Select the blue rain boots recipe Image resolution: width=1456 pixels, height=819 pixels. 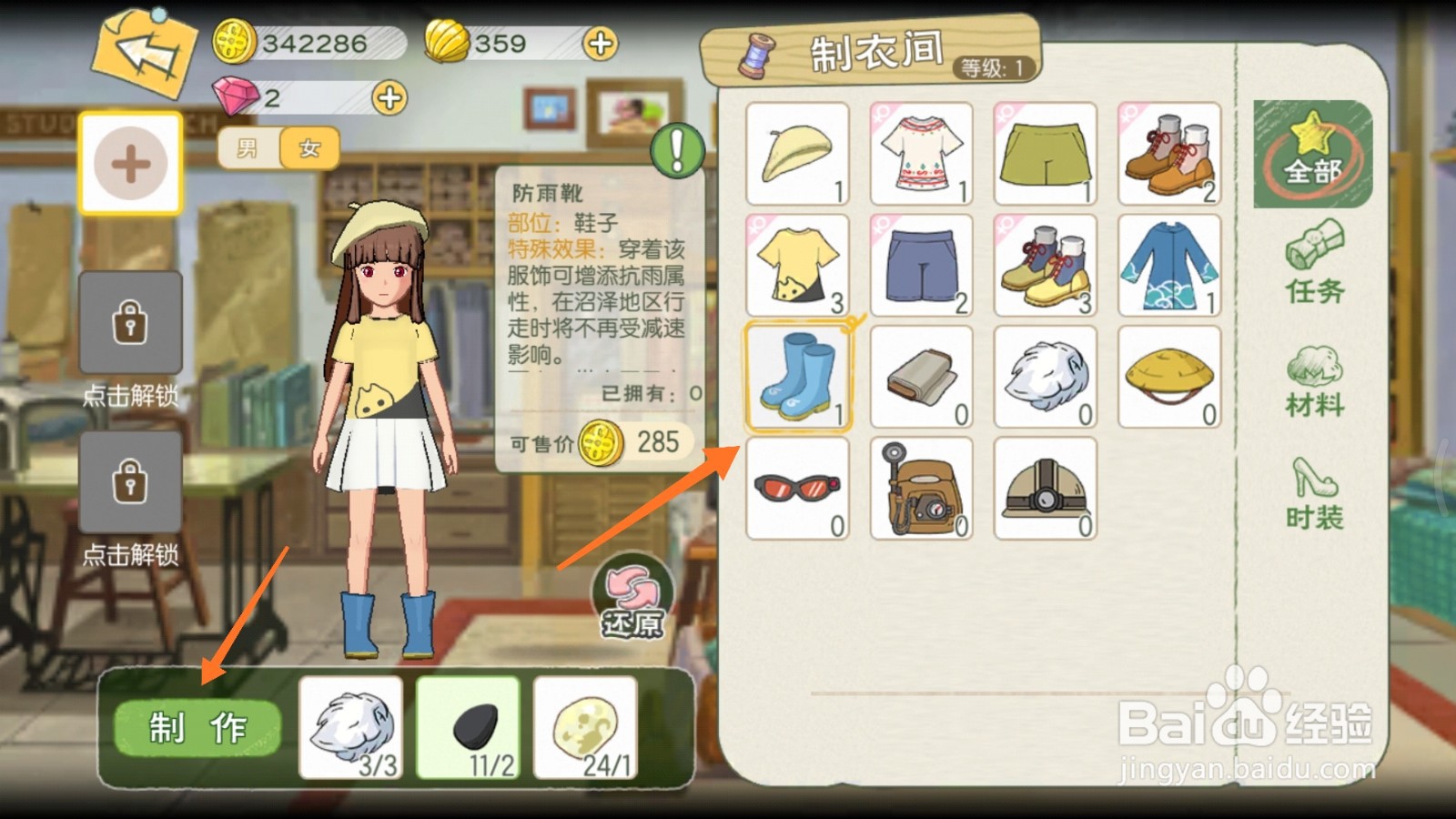point(798,376)
